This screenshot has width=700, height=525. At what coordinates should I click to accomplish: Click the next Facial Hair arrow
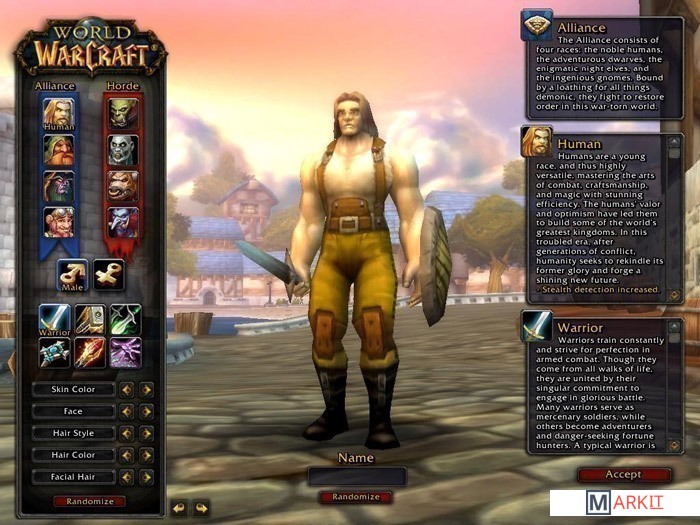pyautogui.click(x=146, y=477)
